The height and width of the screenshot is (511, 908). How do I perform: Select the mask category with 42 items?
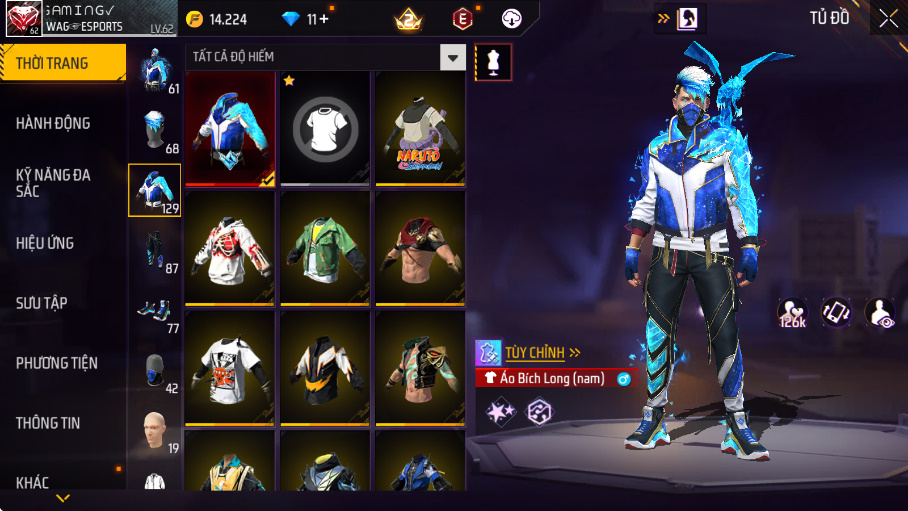[x=154, y=370]
